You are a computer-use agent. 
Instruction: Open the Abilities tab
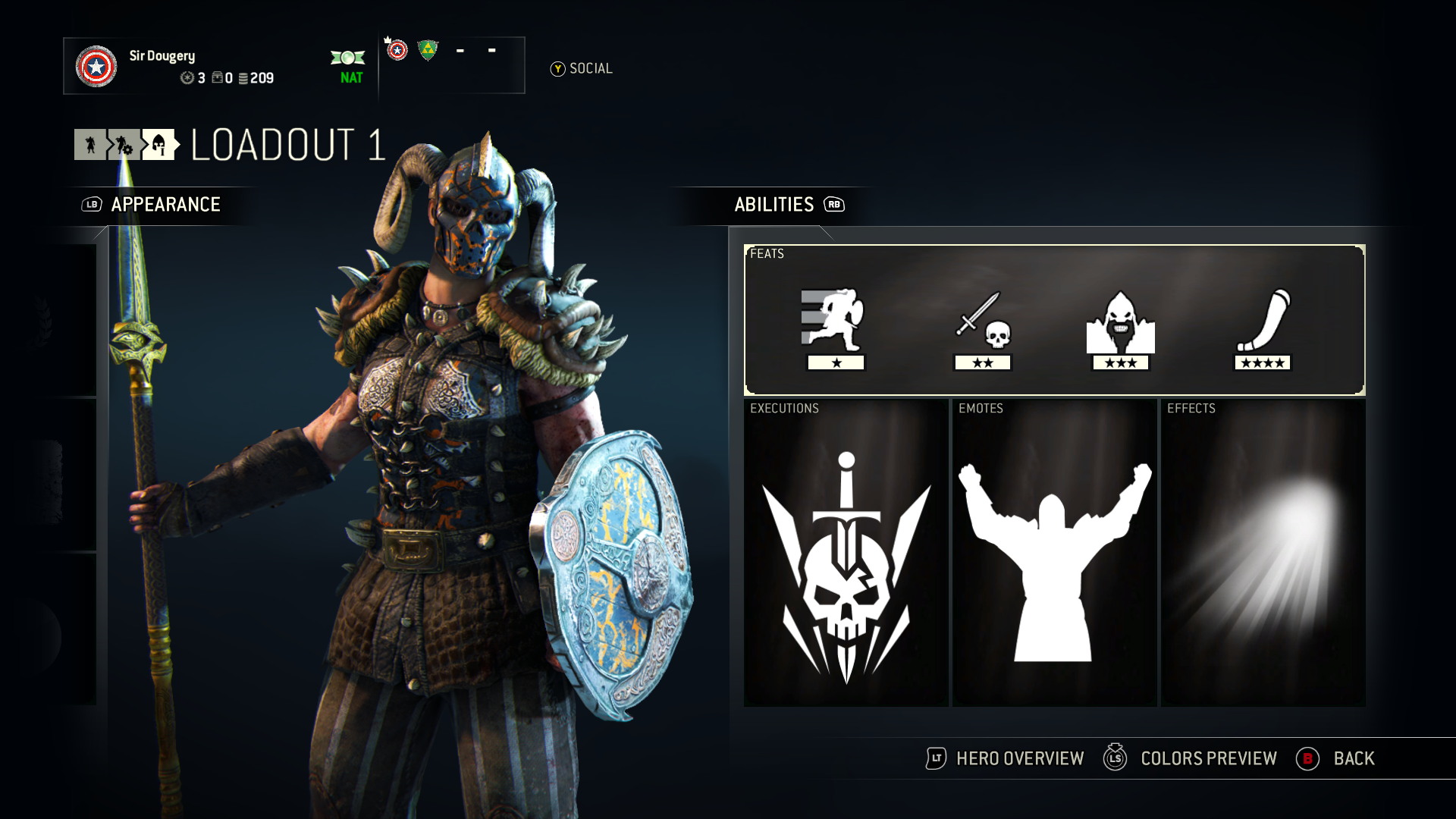774,205
